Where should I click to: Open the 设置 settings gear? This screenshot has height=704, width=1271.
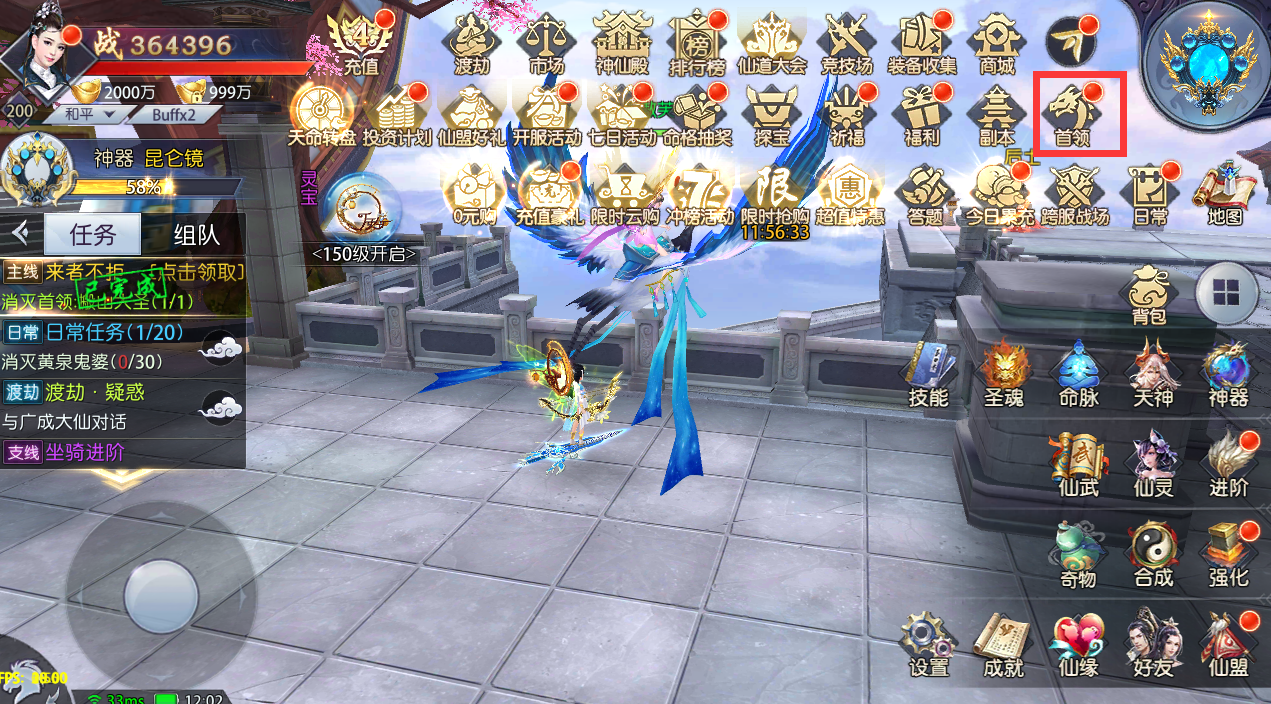tap(928, 643)
